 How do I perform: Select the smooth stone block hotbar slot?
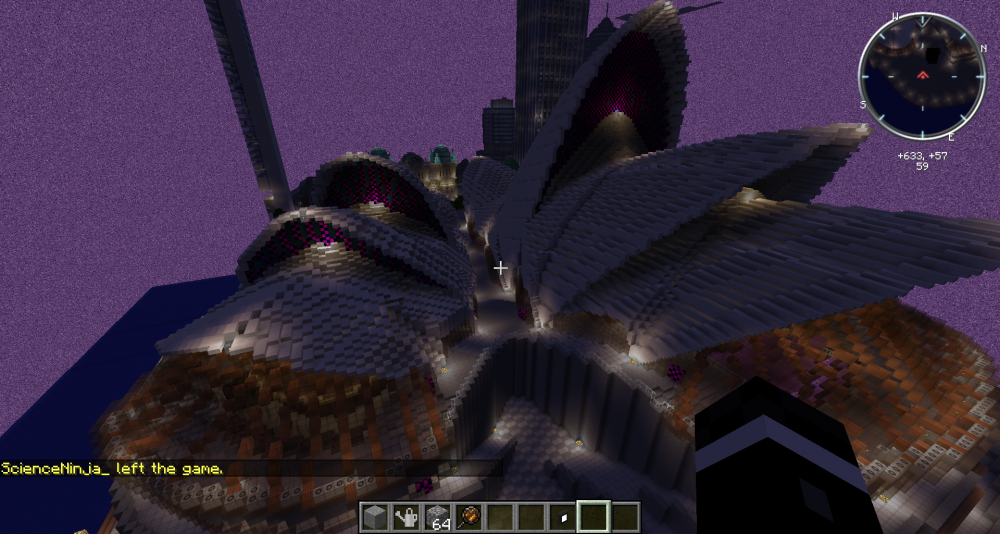click(375, 517)
